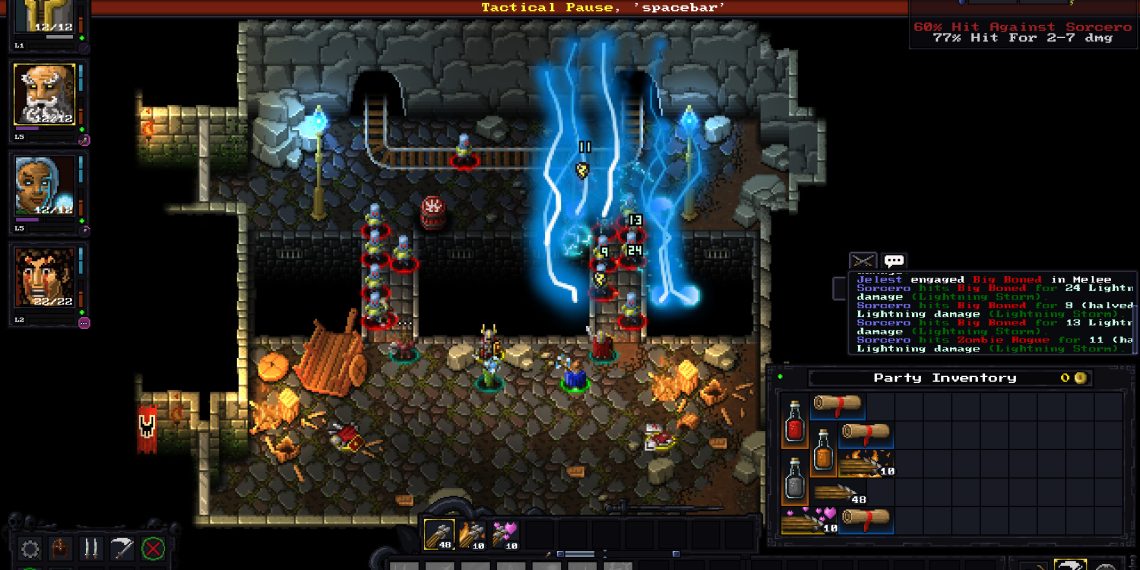
Task: Click the red X cancel button
Action: pos(153,548)
